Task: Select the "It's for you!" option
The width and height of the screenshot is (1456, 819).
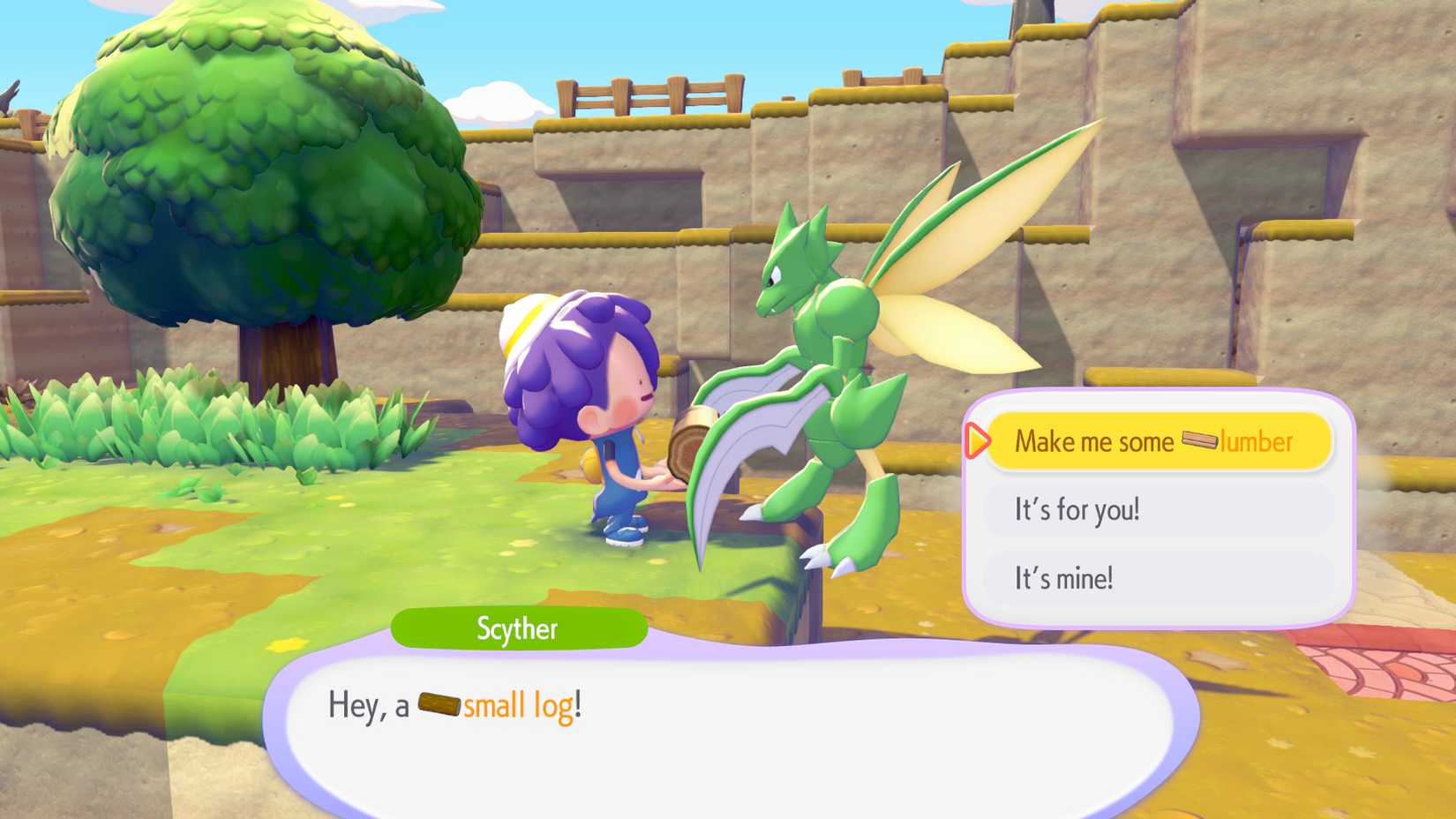Action: [1157, 509]
